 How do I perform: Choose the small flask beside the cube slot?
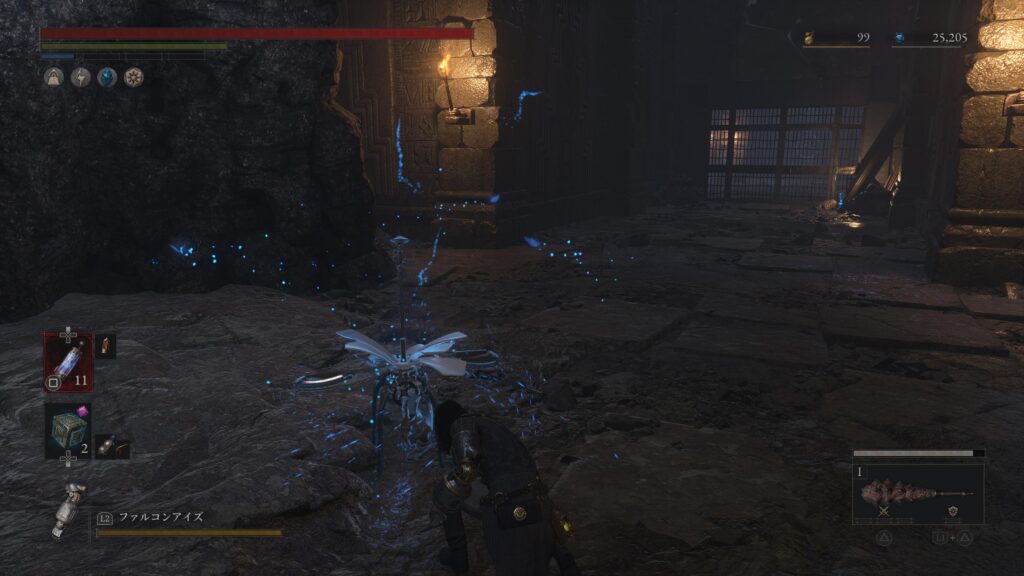(x=112, y=446)
